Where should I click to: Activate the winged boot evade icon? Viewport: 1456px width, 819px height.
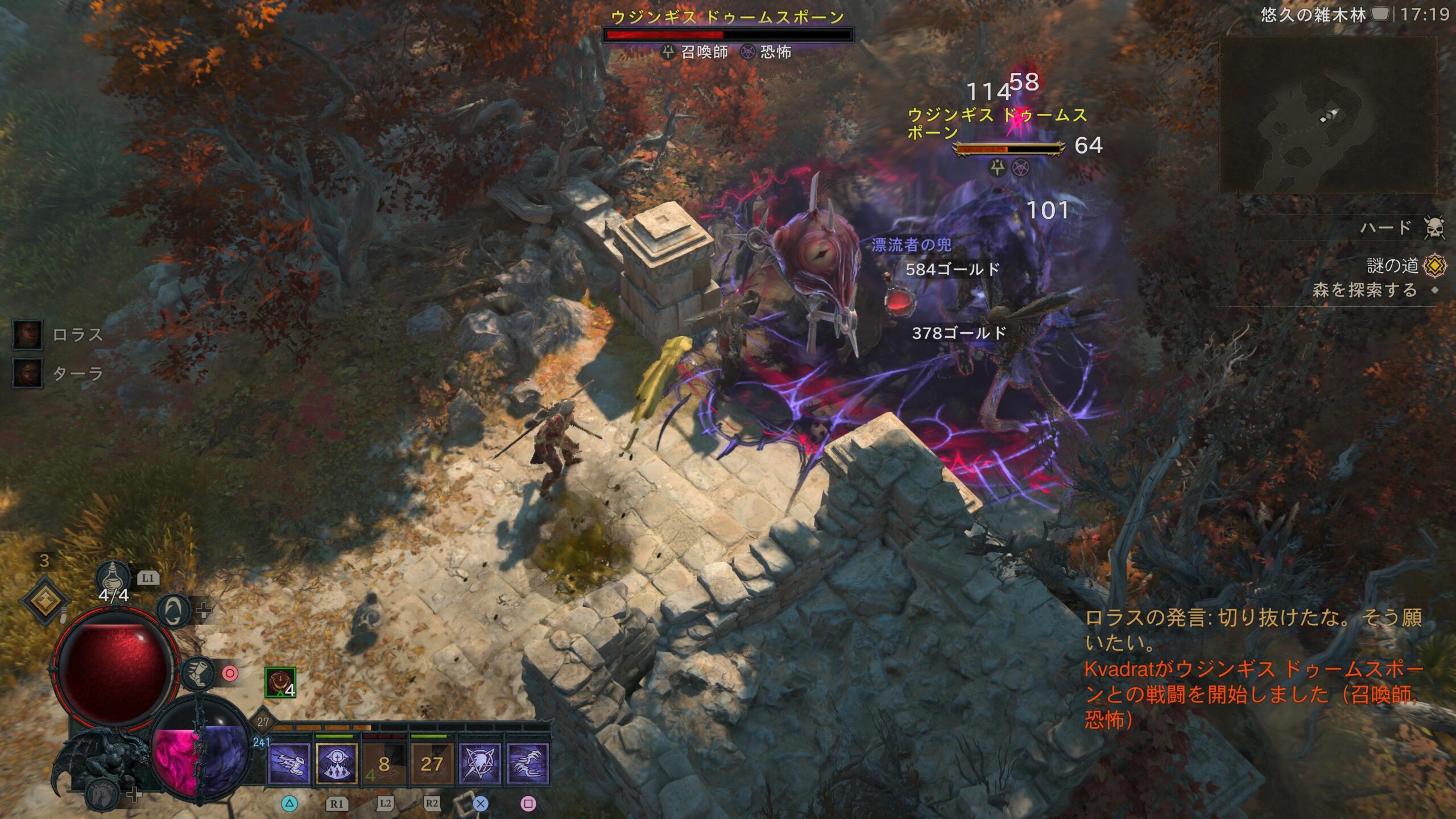(x=198, y=673)
